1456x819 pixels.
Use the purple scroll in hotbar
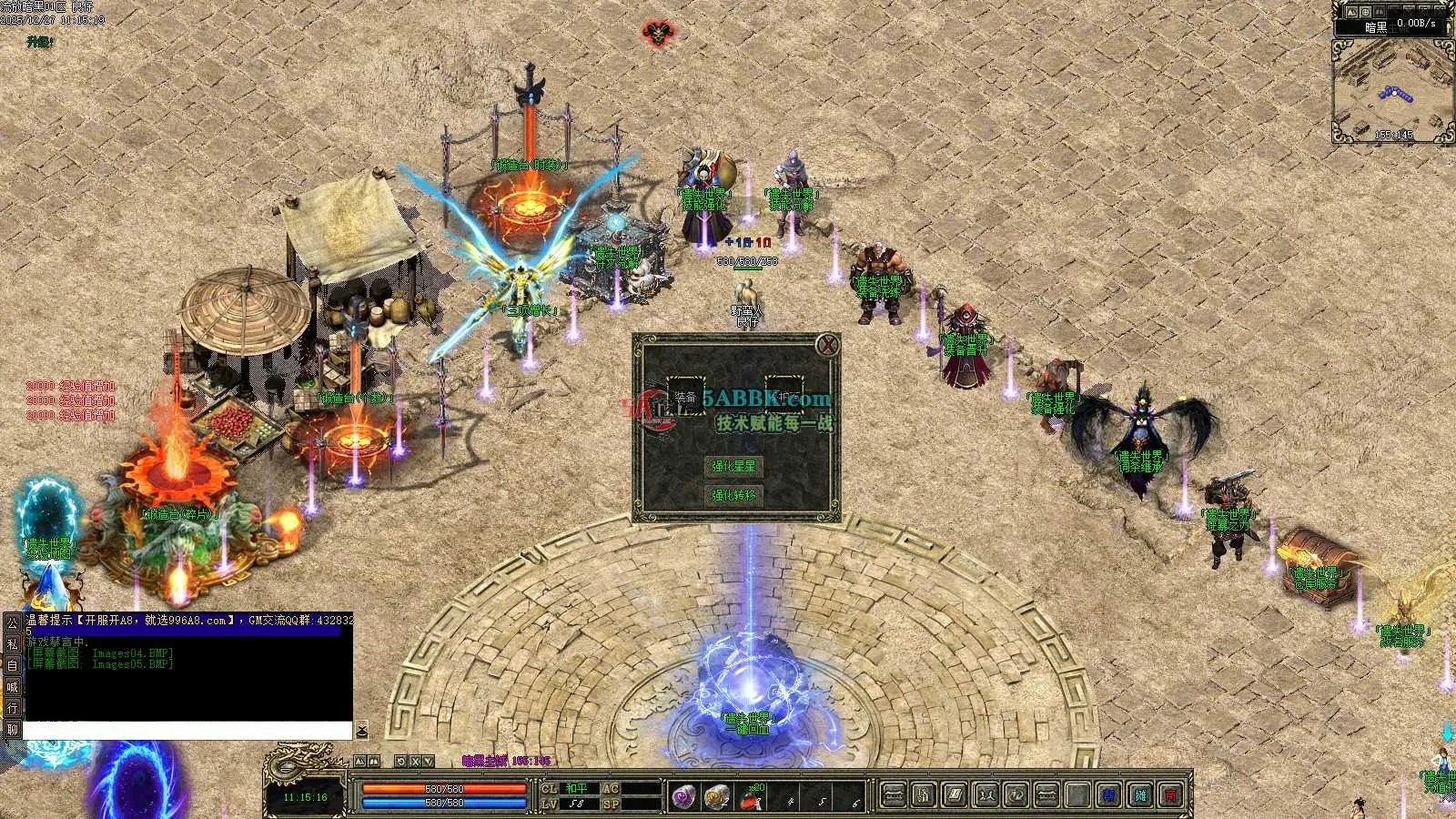(x=684, y=797)
